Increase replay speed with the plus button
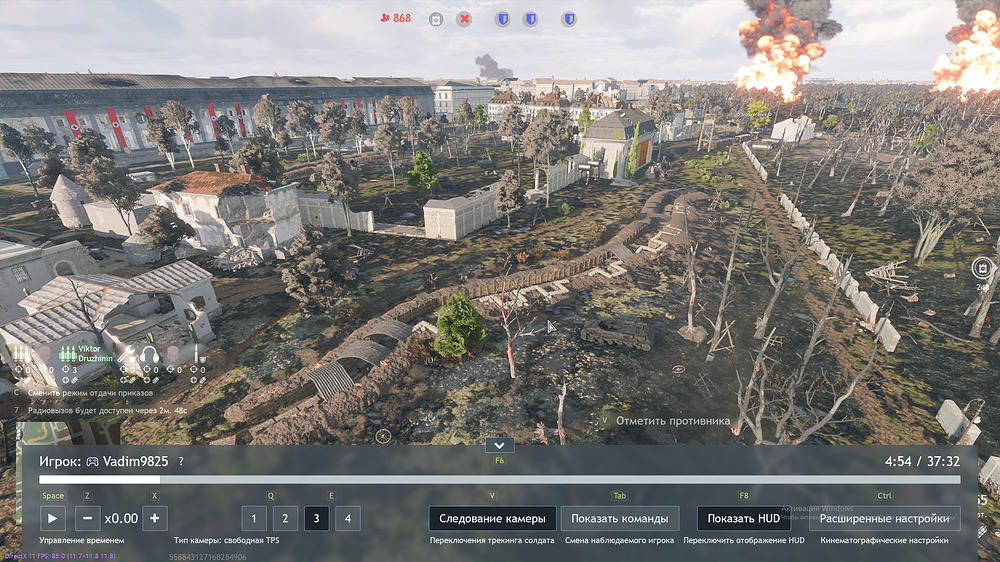The image size is (1000, 562). tap(154, 518)
